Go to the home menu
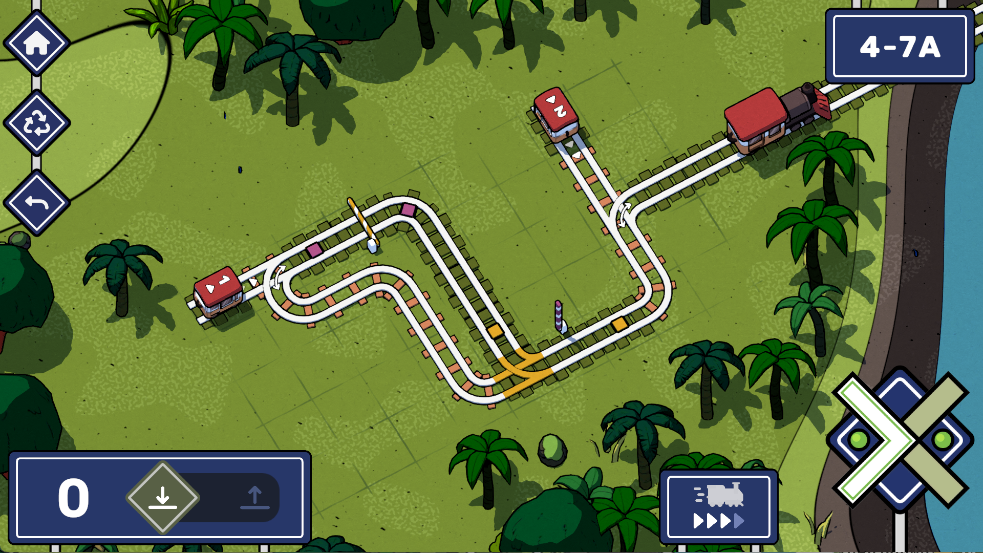983x553 pixels. (x=37, y=43)
